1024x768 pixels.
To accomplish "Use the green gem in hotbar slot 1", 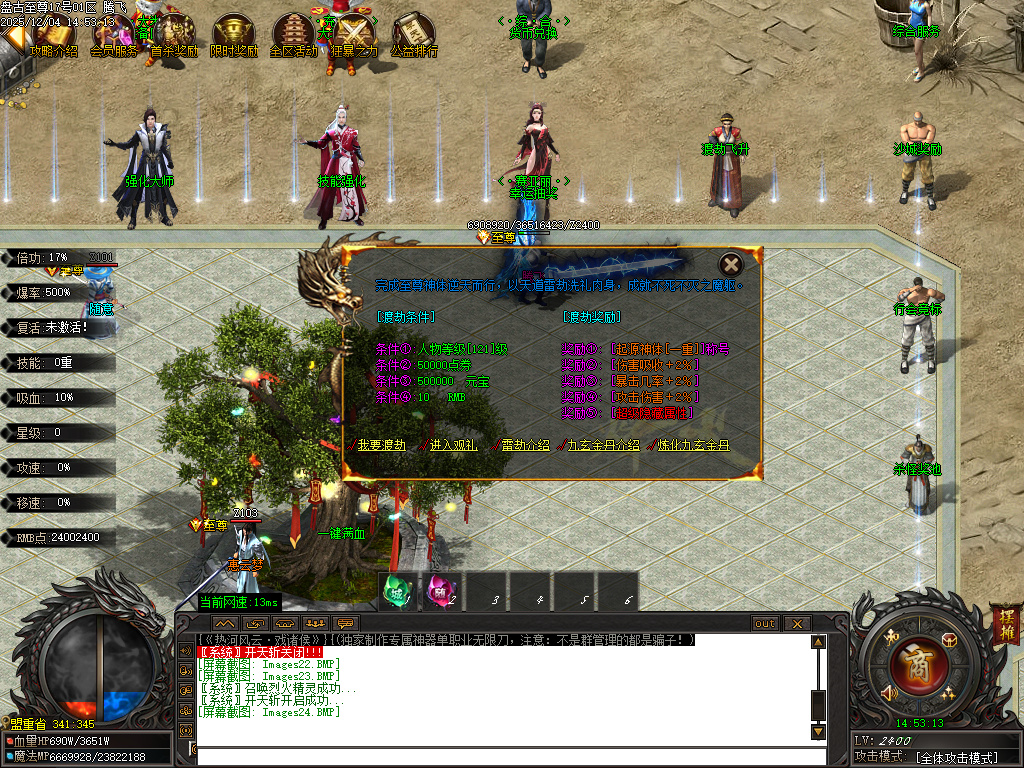I will click(397, 591).
